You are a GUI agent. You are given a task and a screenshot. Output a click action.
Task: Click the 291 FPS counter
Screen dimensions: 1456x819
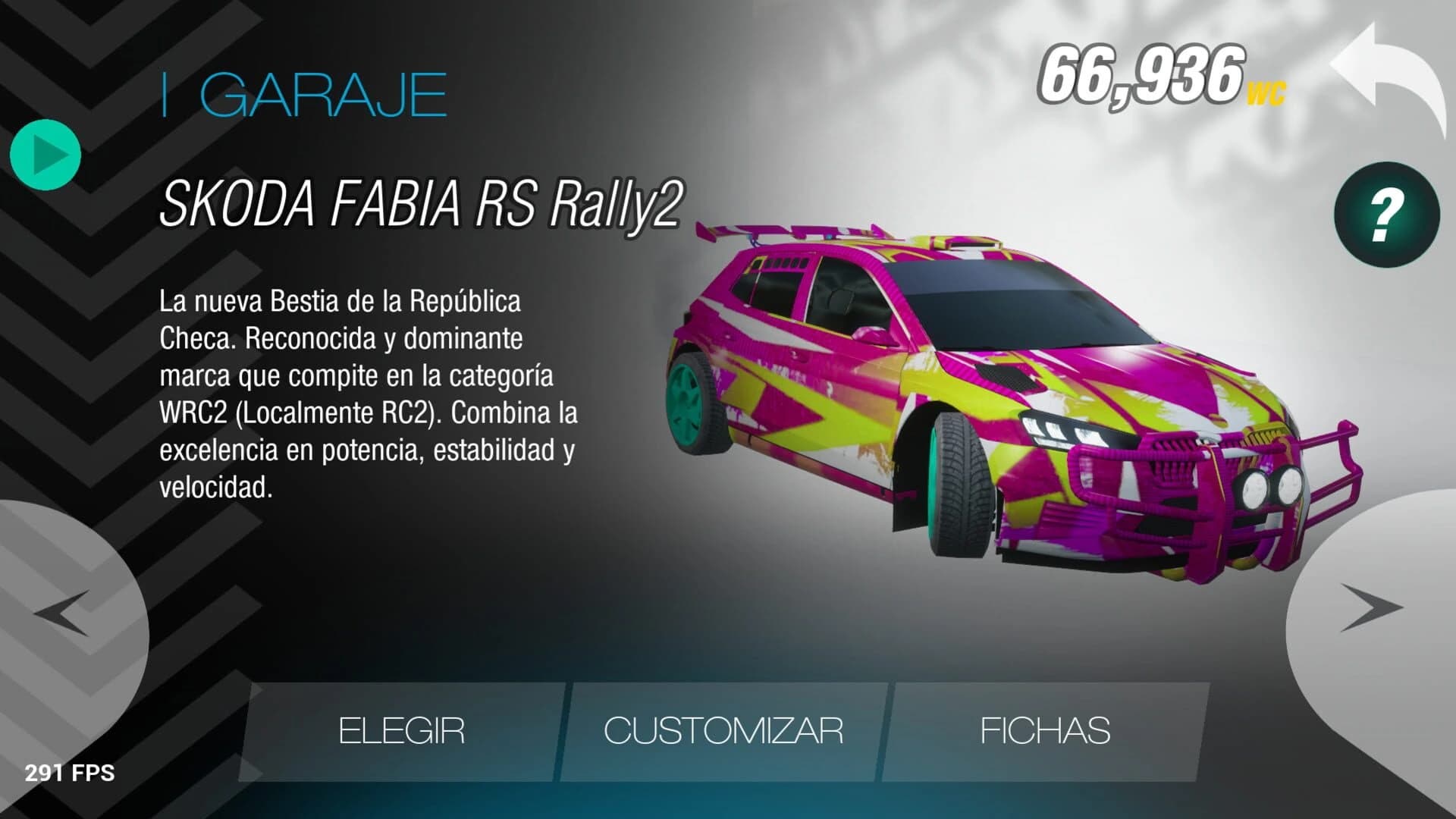point(69,774)
